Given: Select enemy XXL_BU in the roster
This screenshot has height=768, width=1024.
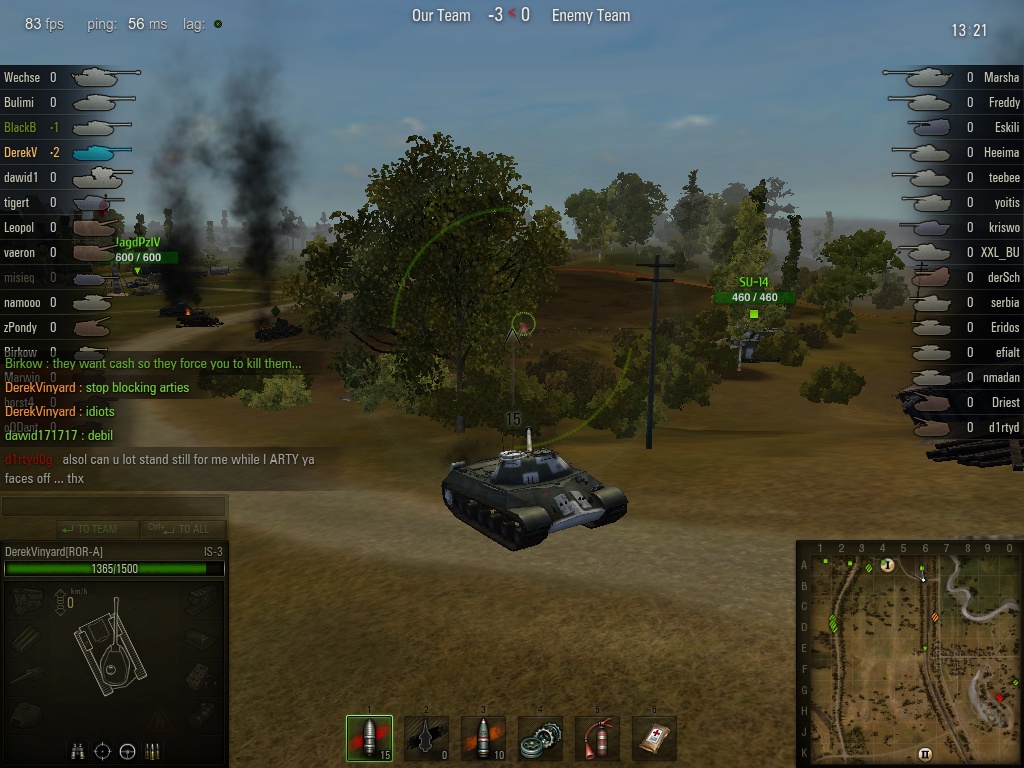Looking at the screenshot, I should pyautogui.click(x=999, y=252).
